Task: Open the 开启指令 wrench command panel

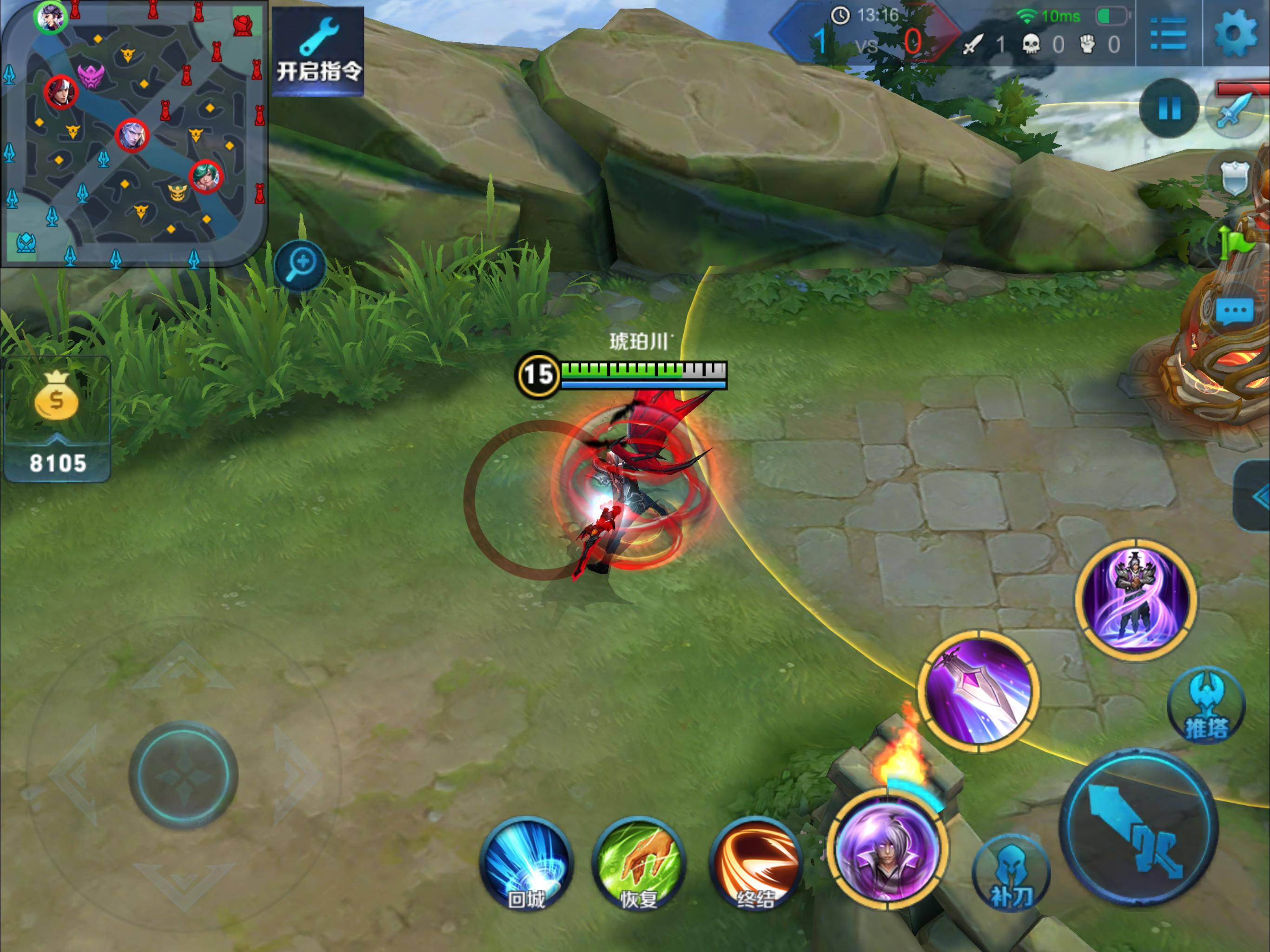Action: (318, 51)
